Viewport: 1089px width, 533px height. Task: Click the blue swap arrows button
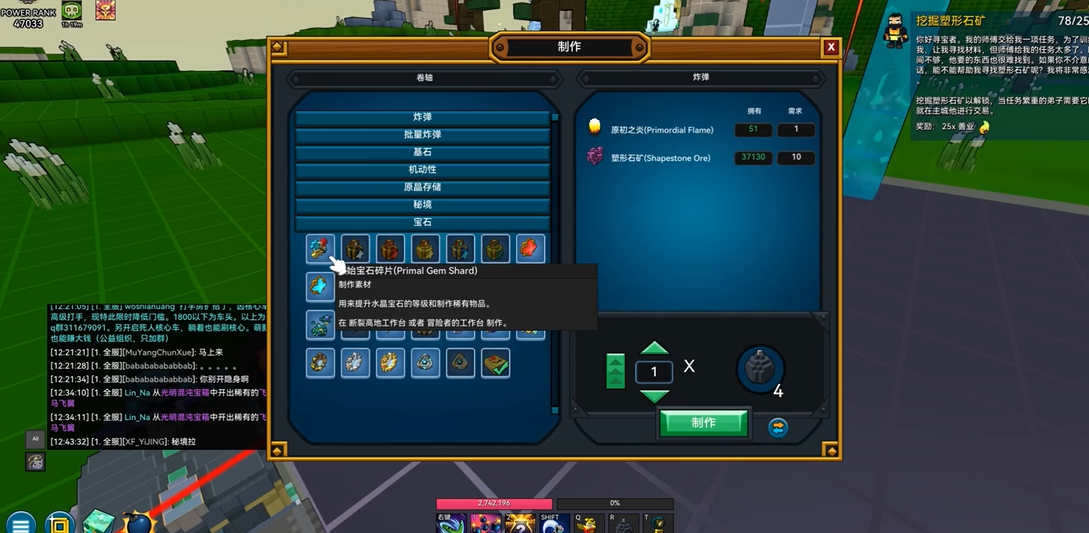[x=778, y=428]
